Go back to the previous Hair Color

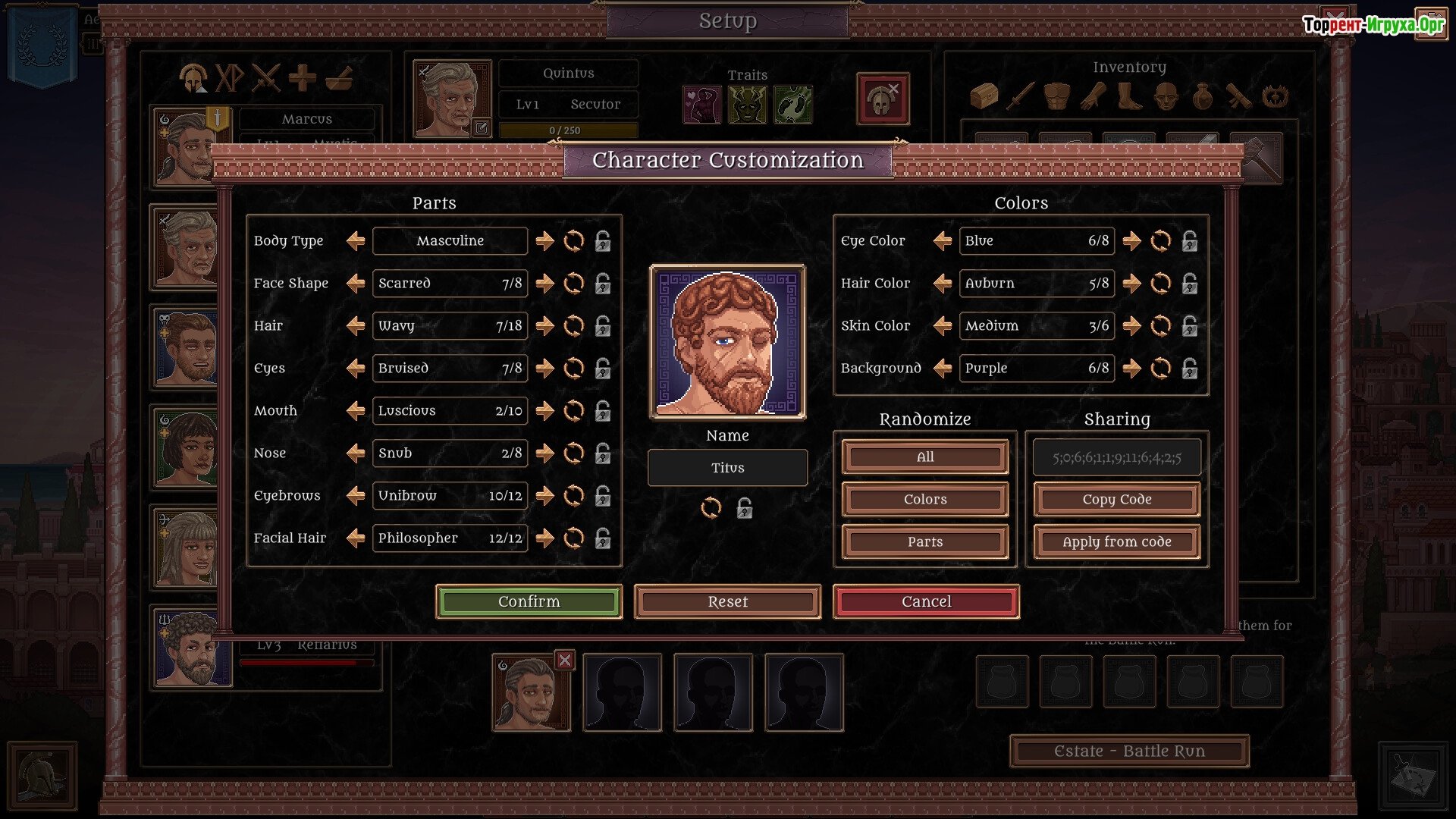(x=943, y=284)
